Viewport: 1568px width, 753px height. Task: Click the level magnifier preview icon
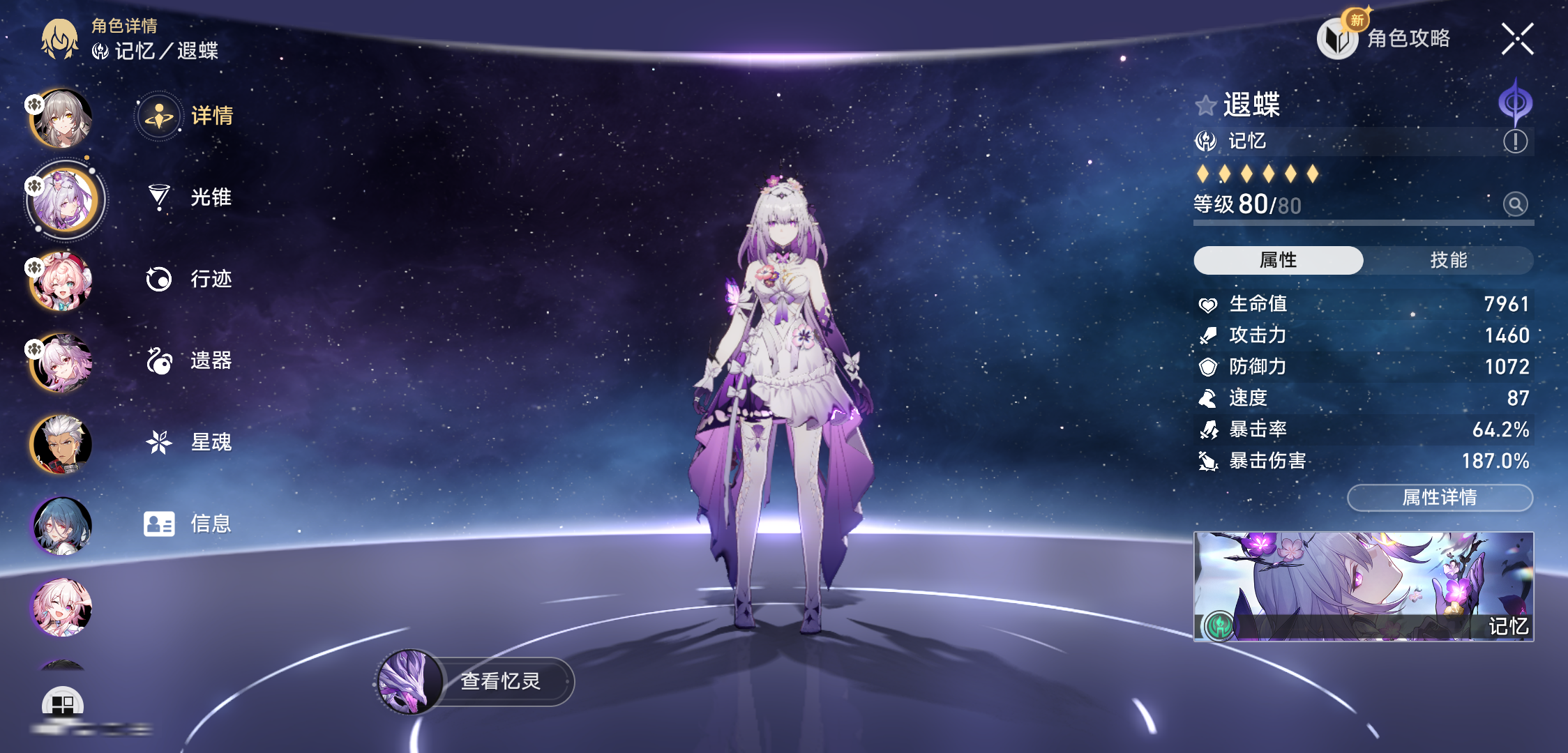click(x=1515, y=204)
